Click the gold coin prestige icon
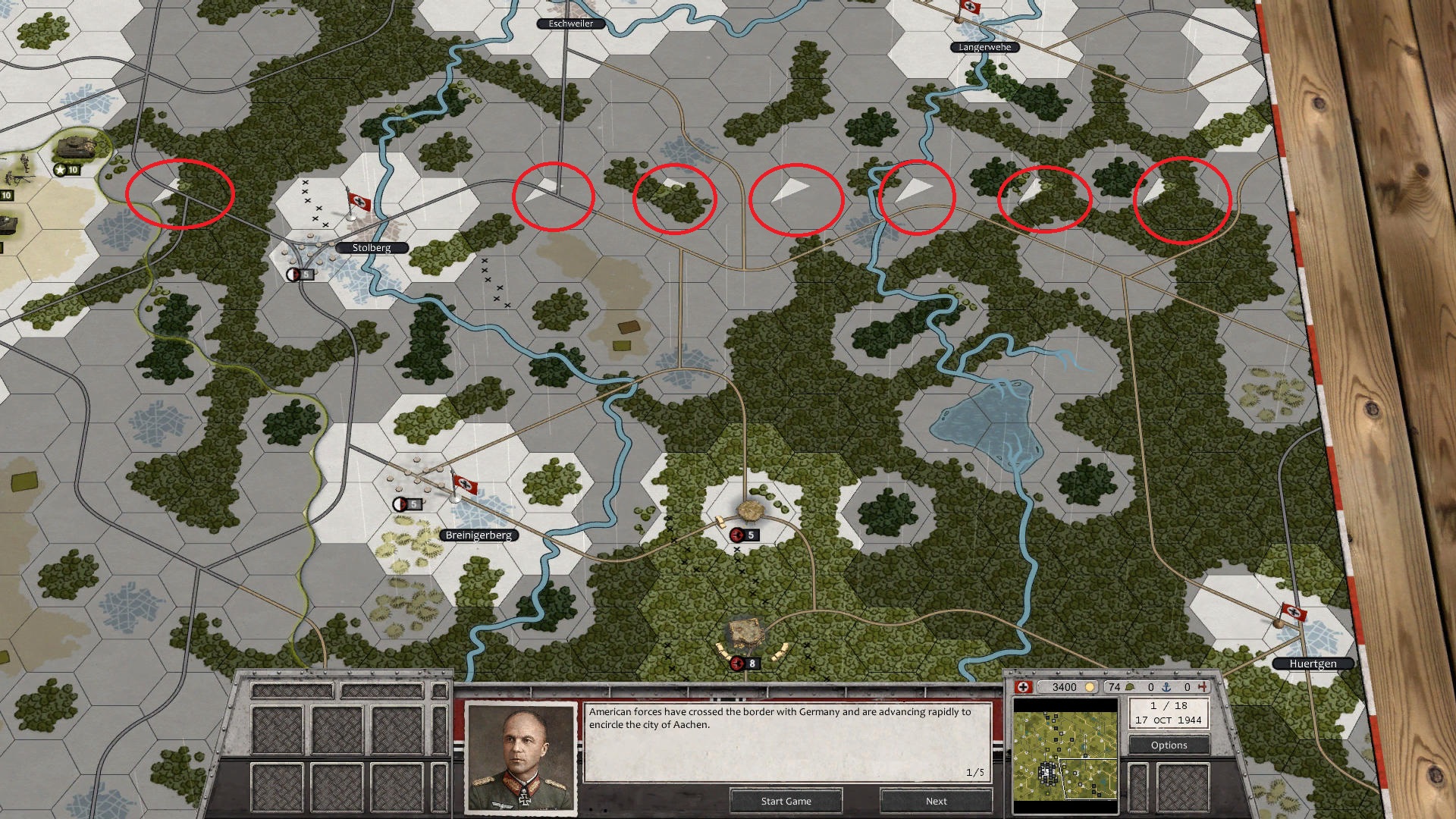The height and width of the screenshot is (819, 1456). 1090,687
